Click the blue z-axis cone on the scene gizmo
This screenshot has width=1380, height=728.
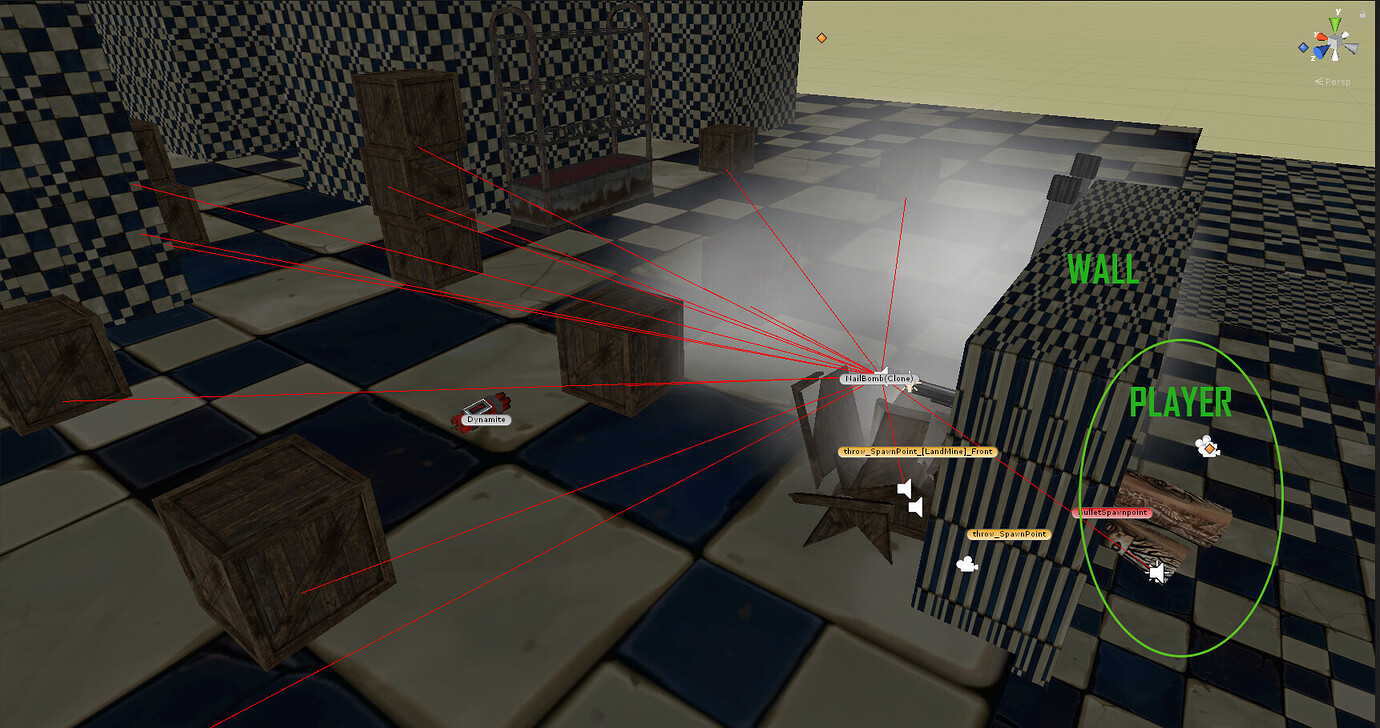1320,51
